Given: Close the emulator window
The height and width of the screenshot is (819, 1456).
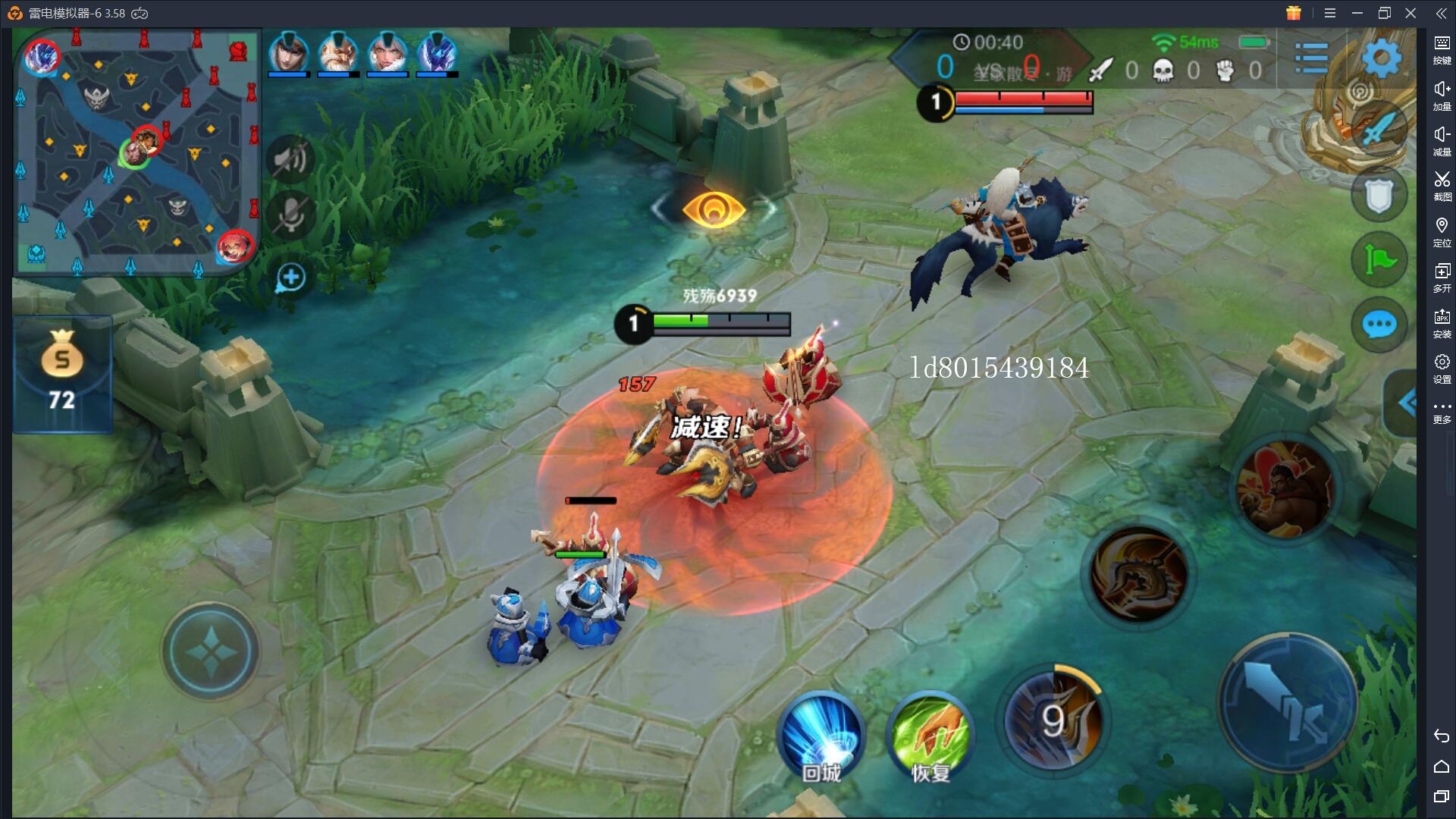Looking at the screenshot, I should click(1410, 13).
